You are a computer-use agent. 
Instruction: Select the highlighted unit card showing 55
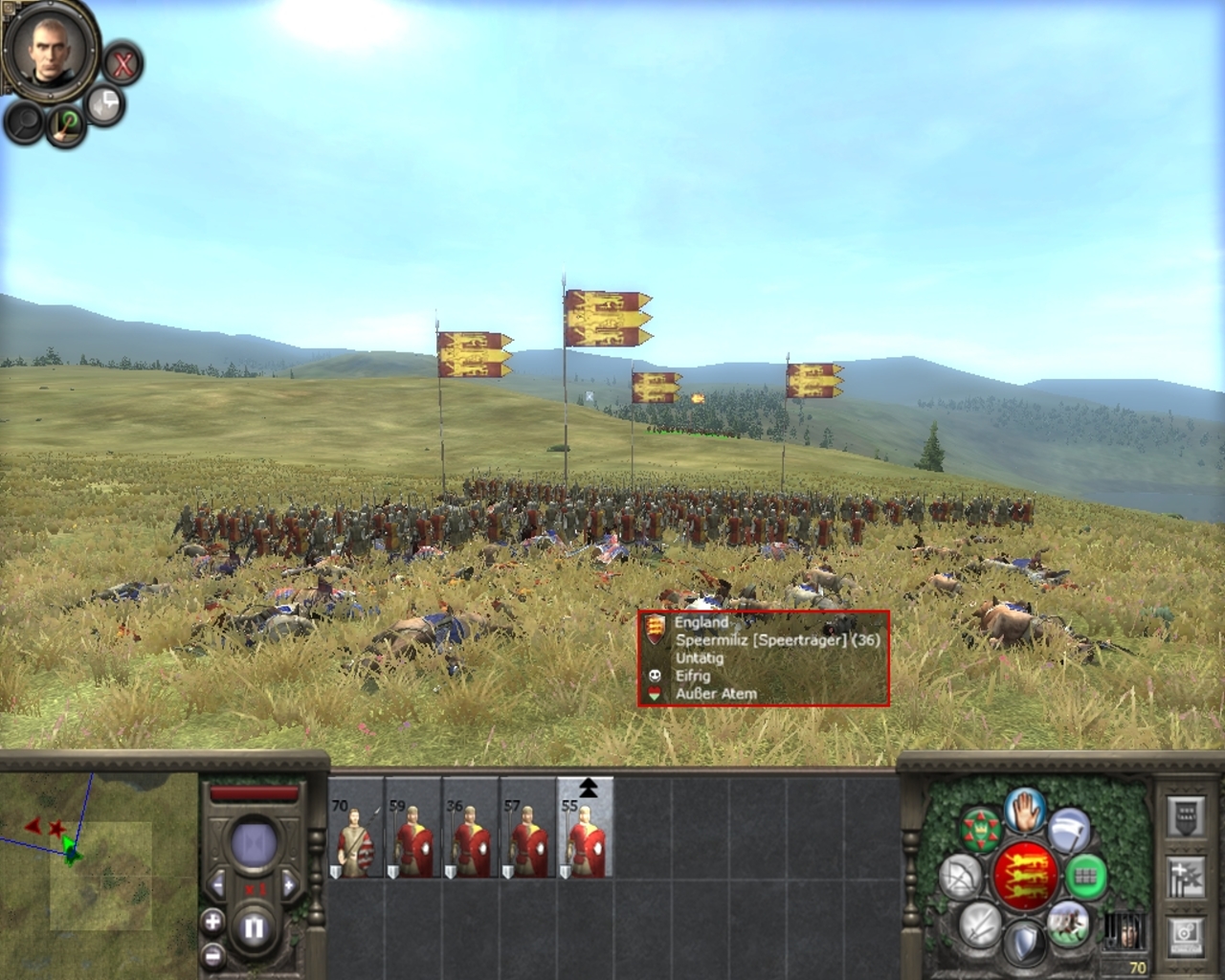585,828
